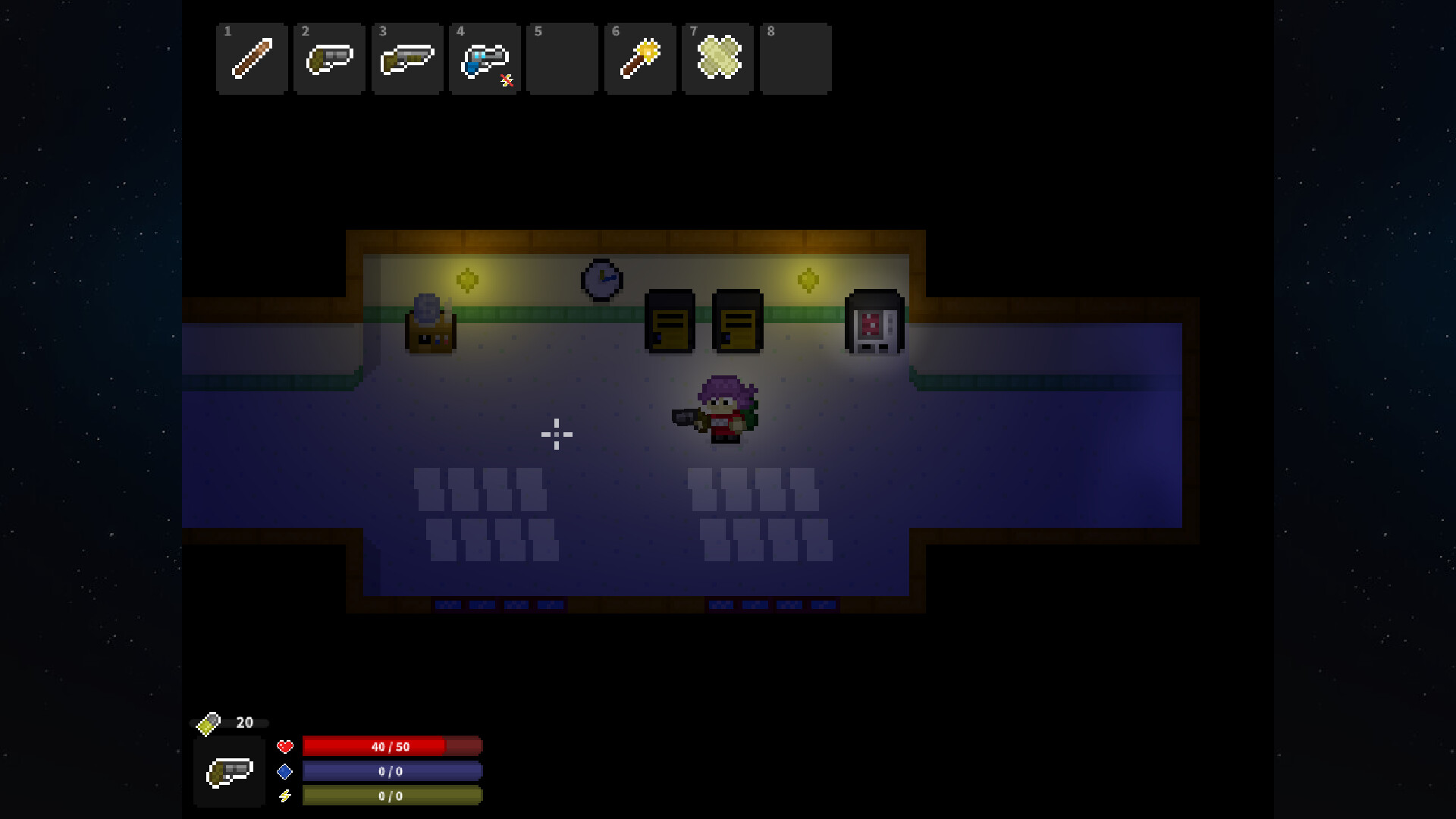The height and width of the screenshot is (819, 1456).
Task: Select the out-of-ammo blue gun in slot 4
Action: 485,58
